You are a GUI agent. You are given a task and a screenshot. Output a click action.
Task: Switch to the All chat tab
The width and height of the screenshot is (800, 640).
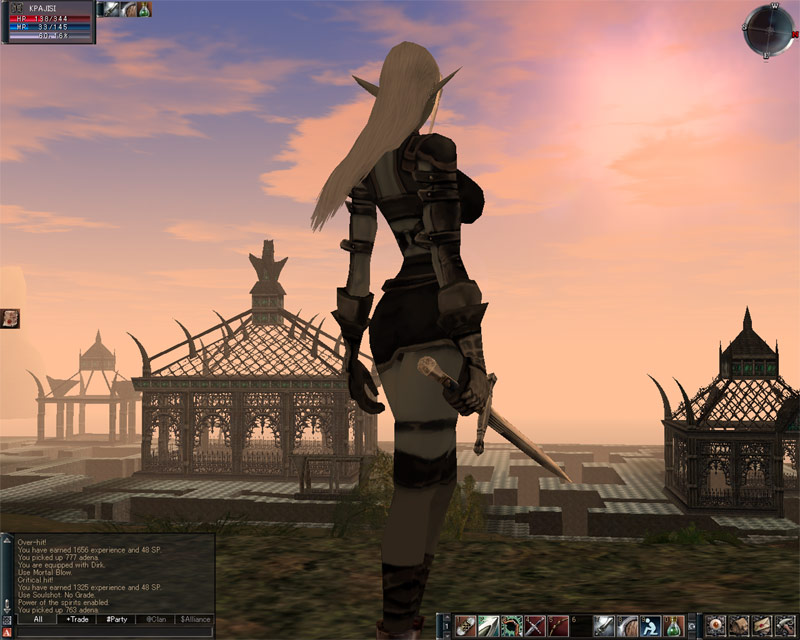click(37, 620)
